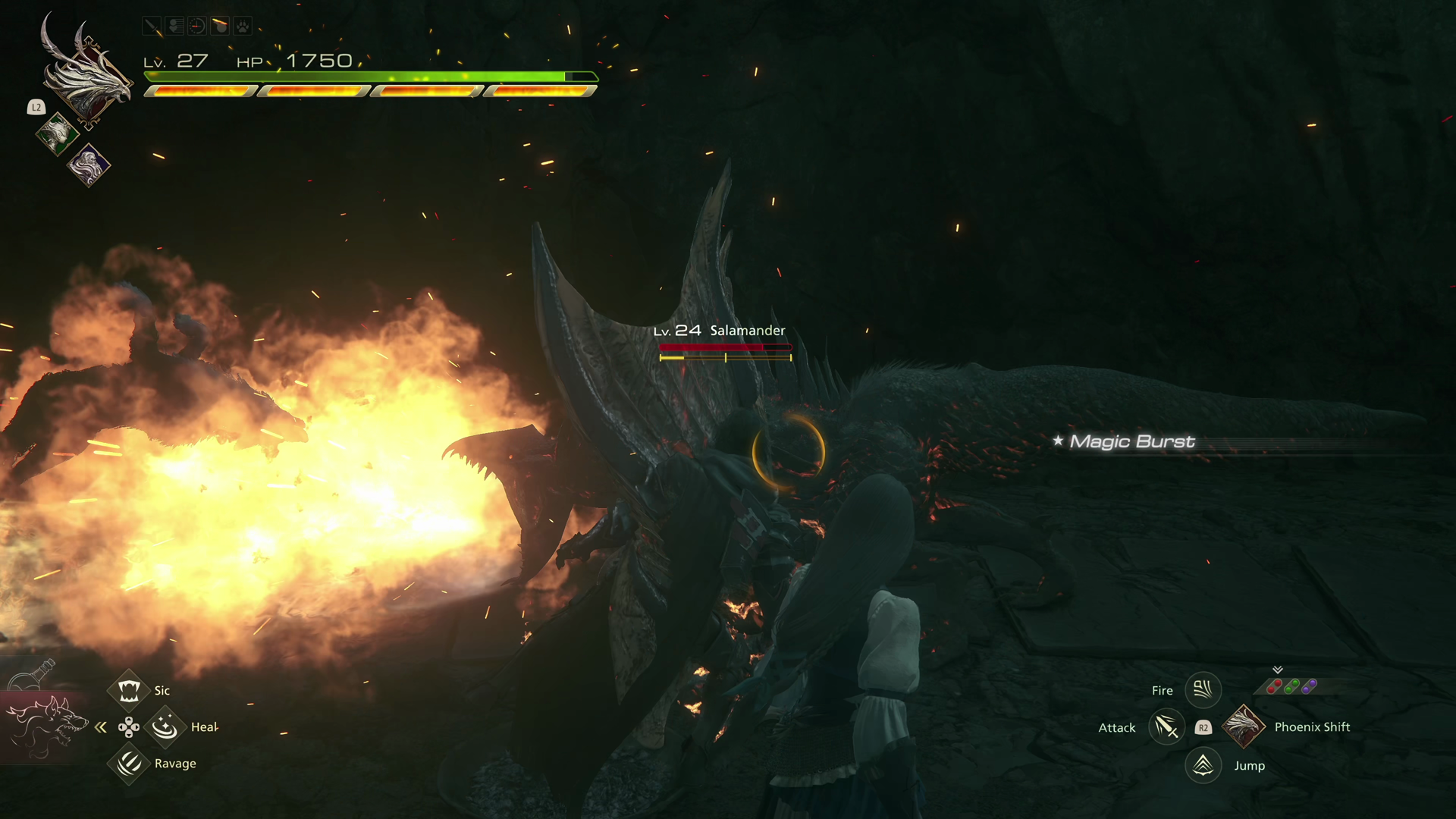Click the clock timer status icon

(x=197, y=27)
